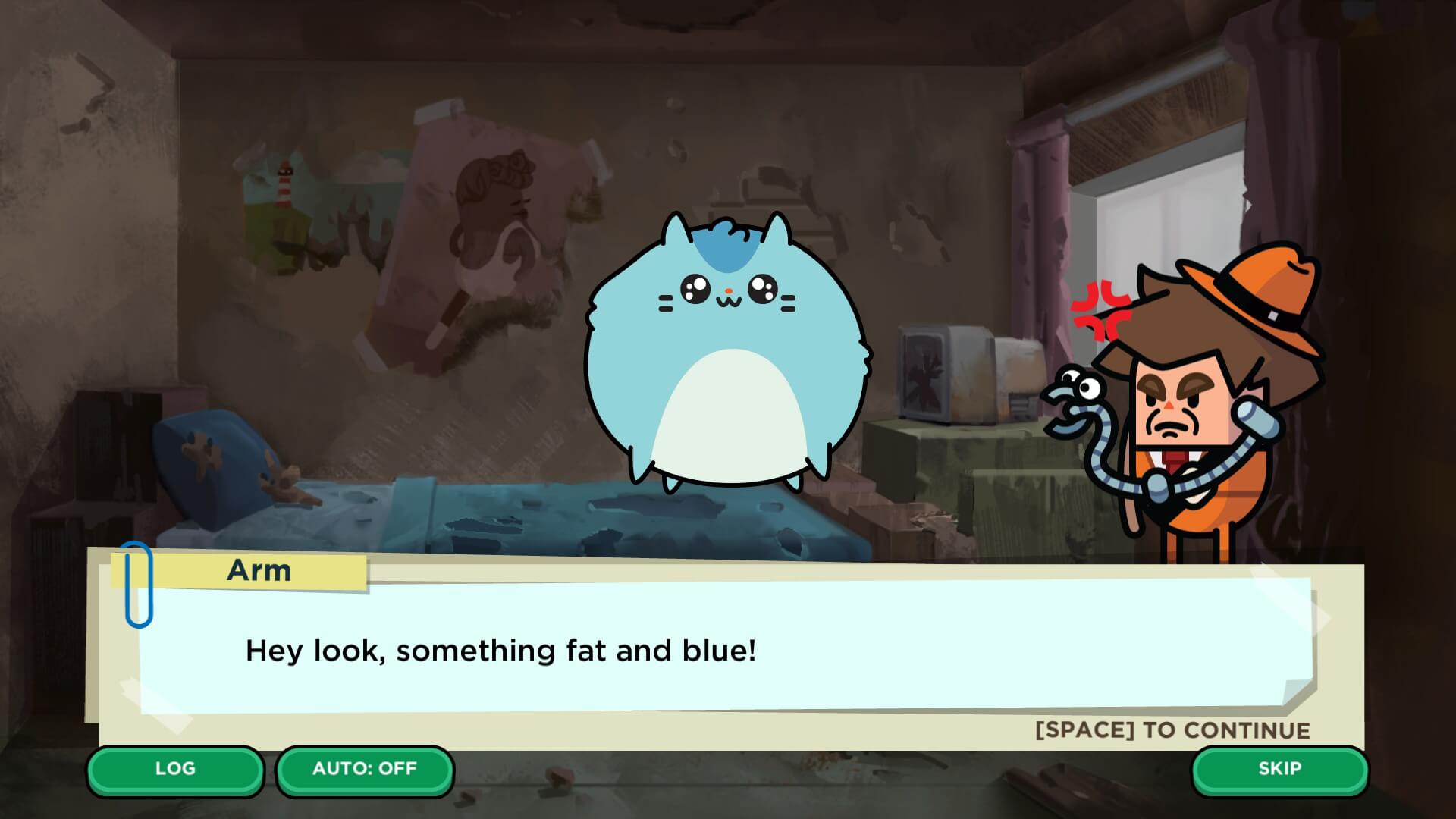Skip the dialogue with SKIP

(1279, 769)
